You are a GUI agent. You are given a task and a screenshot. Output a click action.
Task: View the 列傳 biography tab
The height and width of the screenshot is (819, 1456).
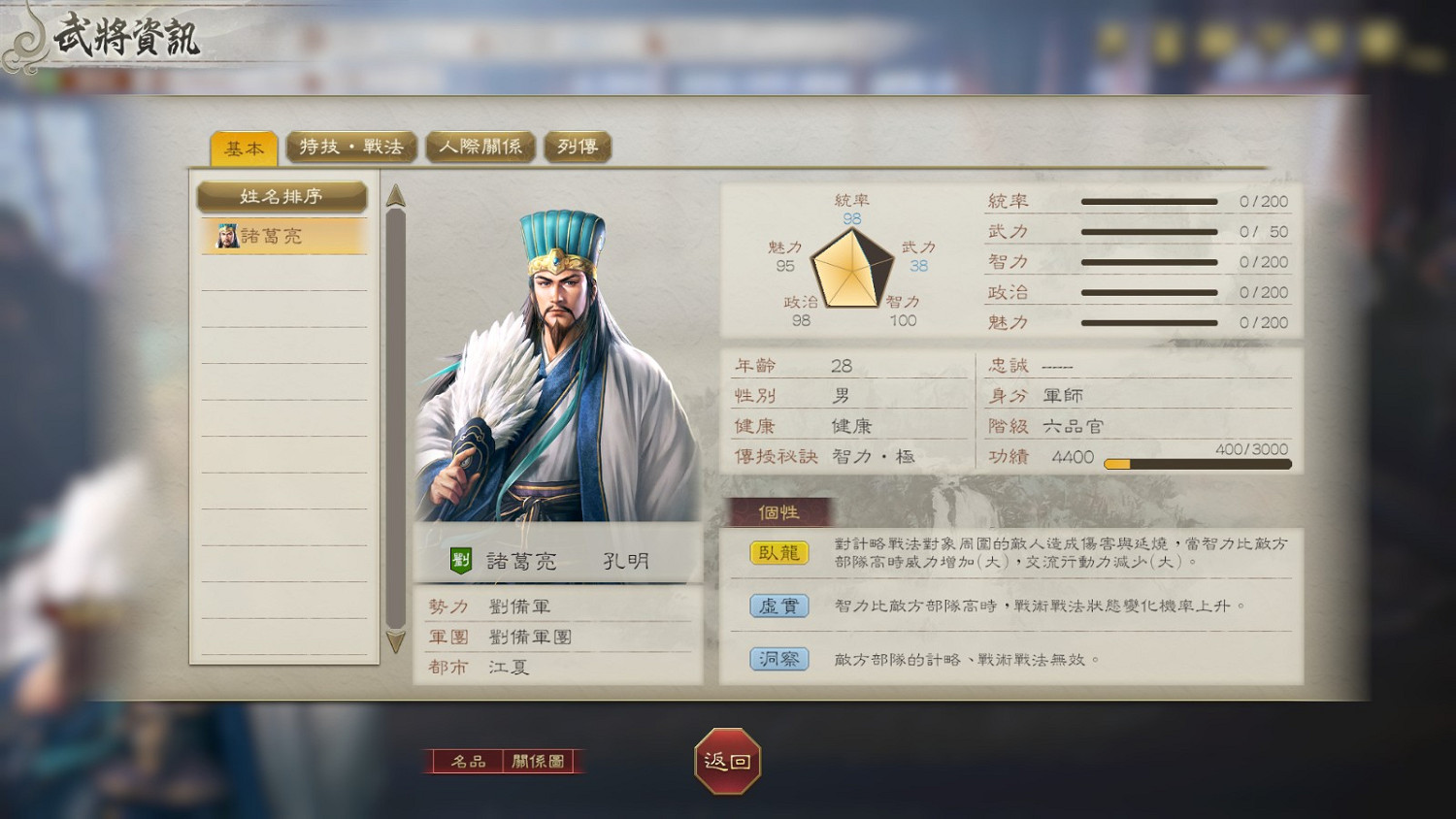click(577, 147)
